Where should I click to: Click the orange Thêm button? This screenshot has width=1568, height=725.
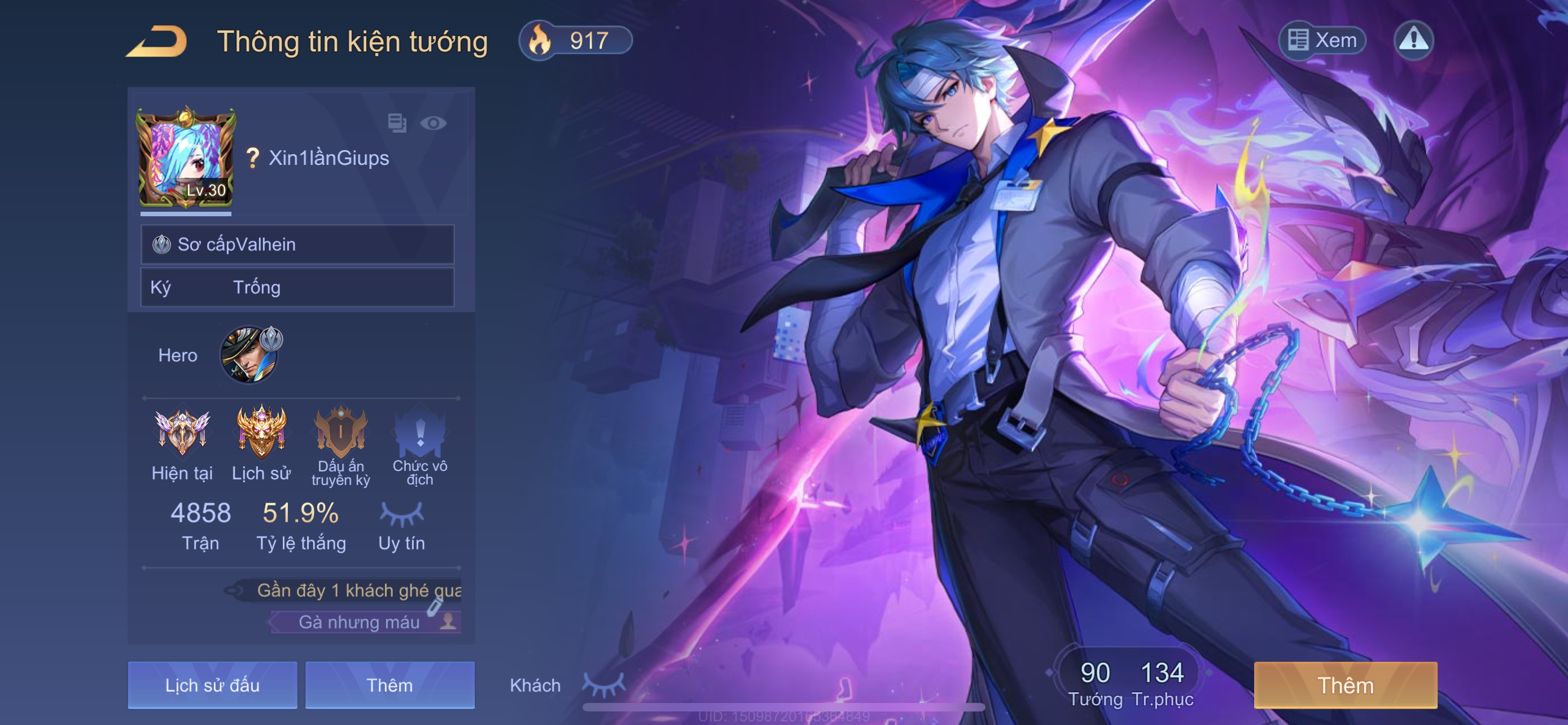(1345, 685)
